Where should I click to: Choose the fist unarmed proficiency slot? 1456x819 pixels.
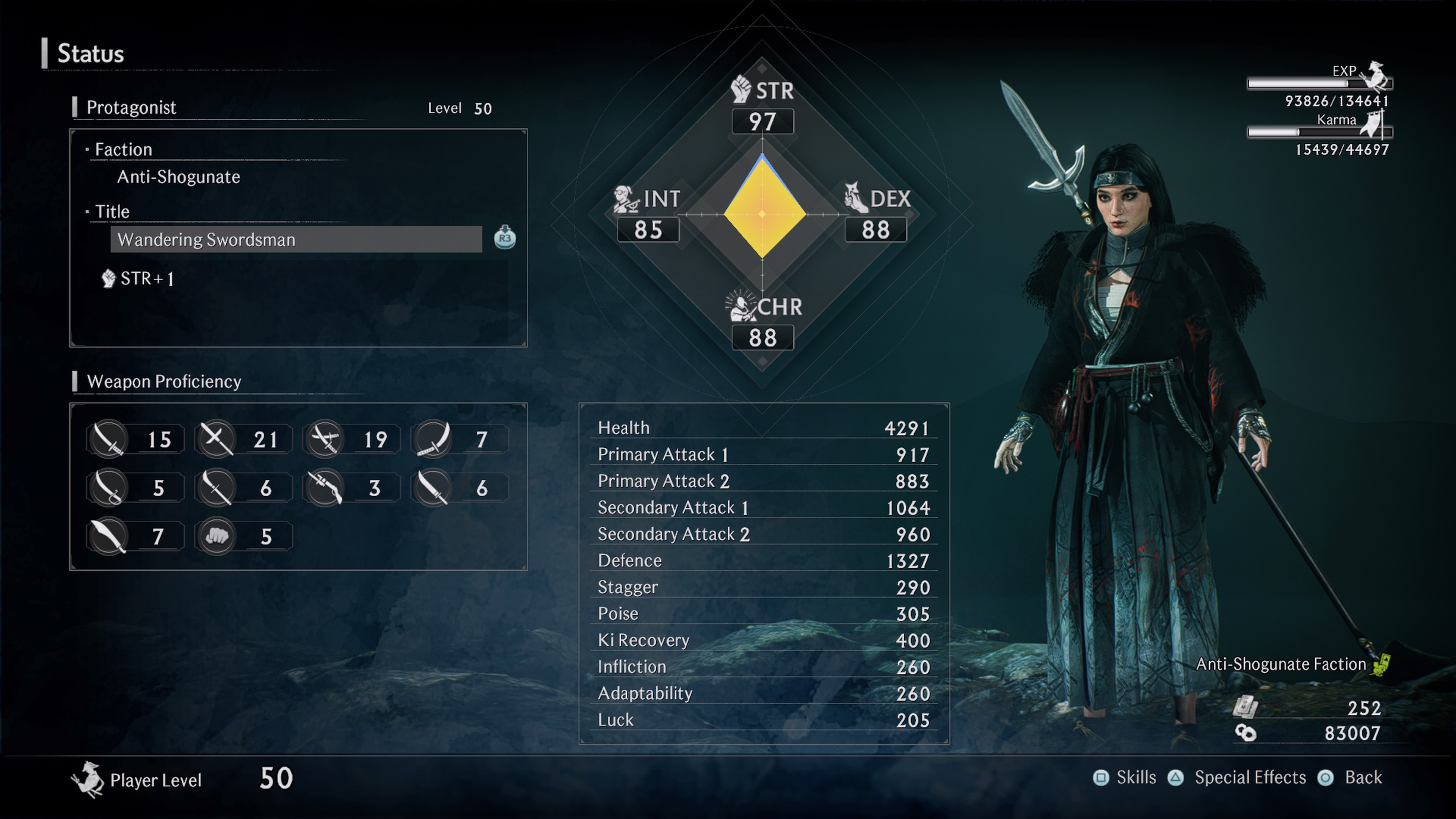[x=243, y=536]
